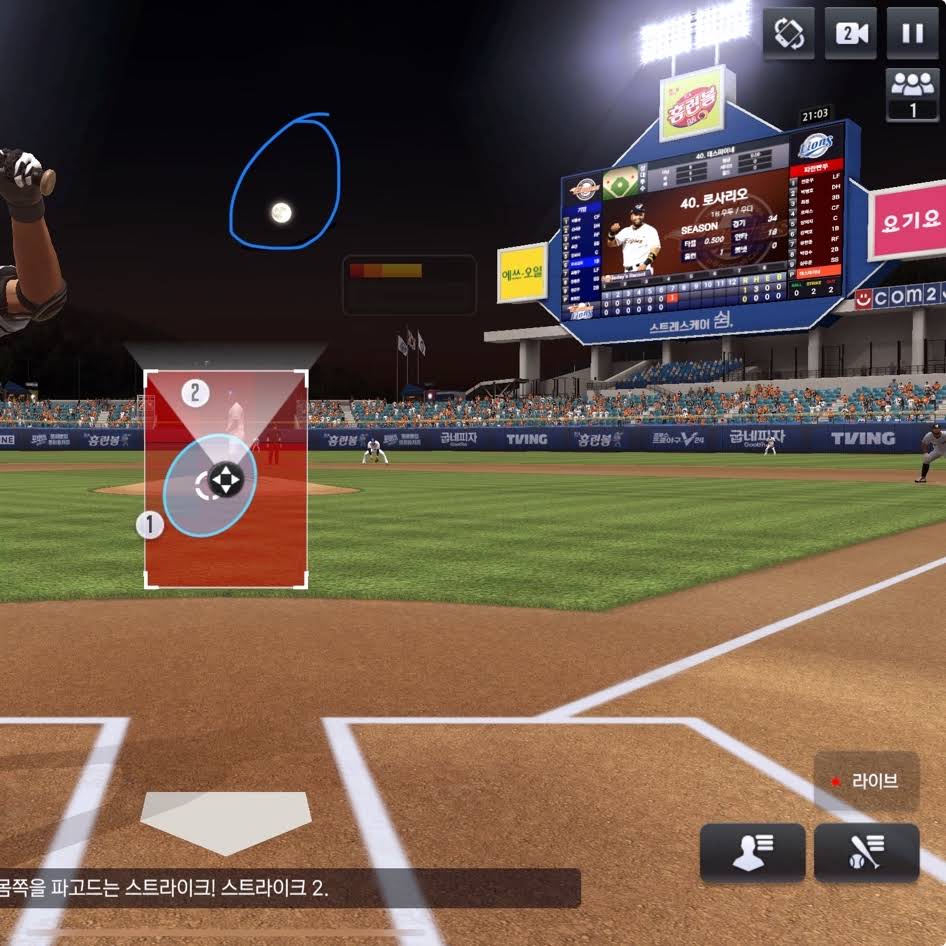The width and height of the screenshot is (946, 946).
Task: Toggle the 라이브 button
Action: tap(866, 781)
